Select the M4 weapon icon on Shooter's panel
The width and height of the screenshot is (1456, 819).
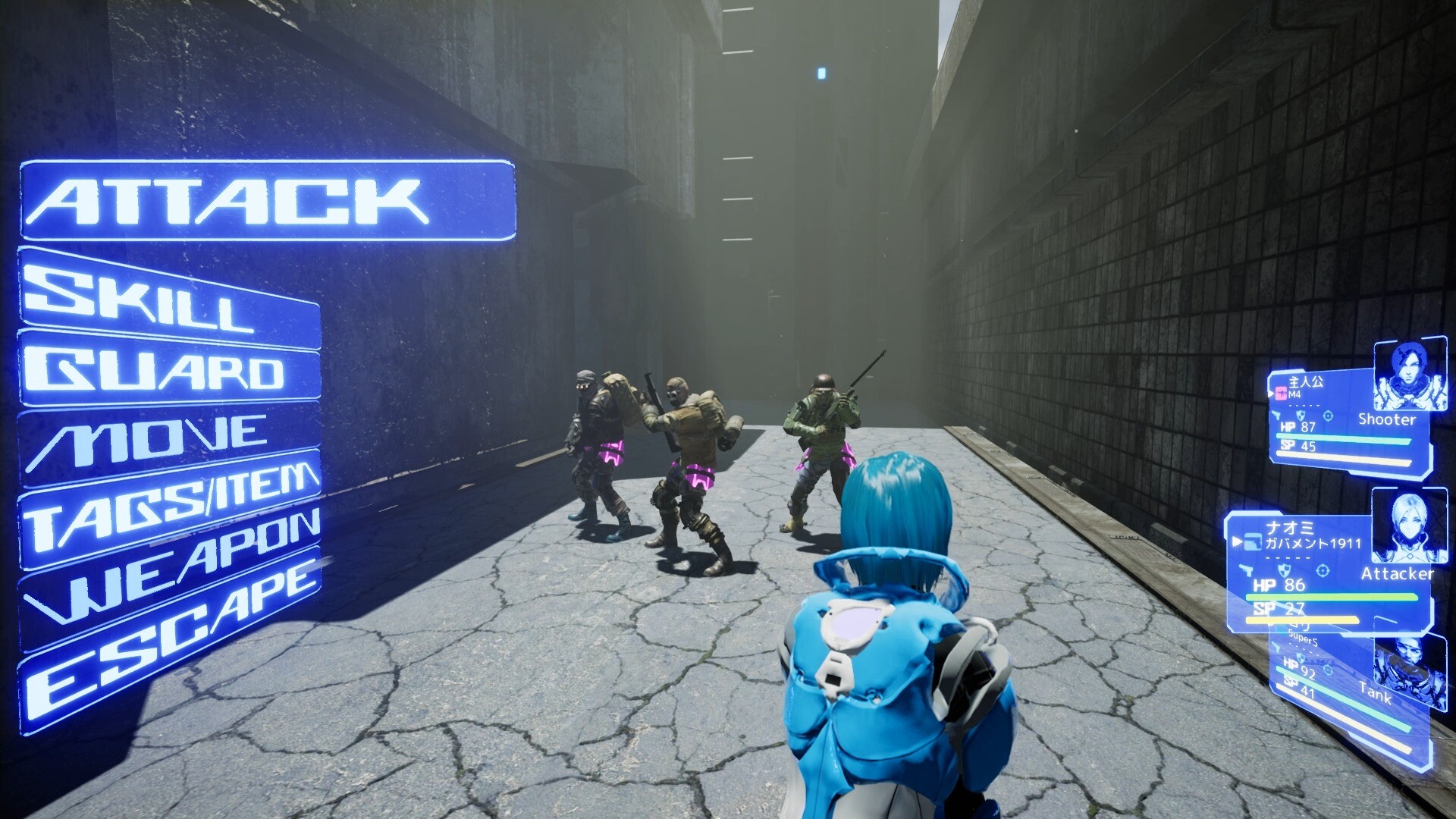point(1282,395)
